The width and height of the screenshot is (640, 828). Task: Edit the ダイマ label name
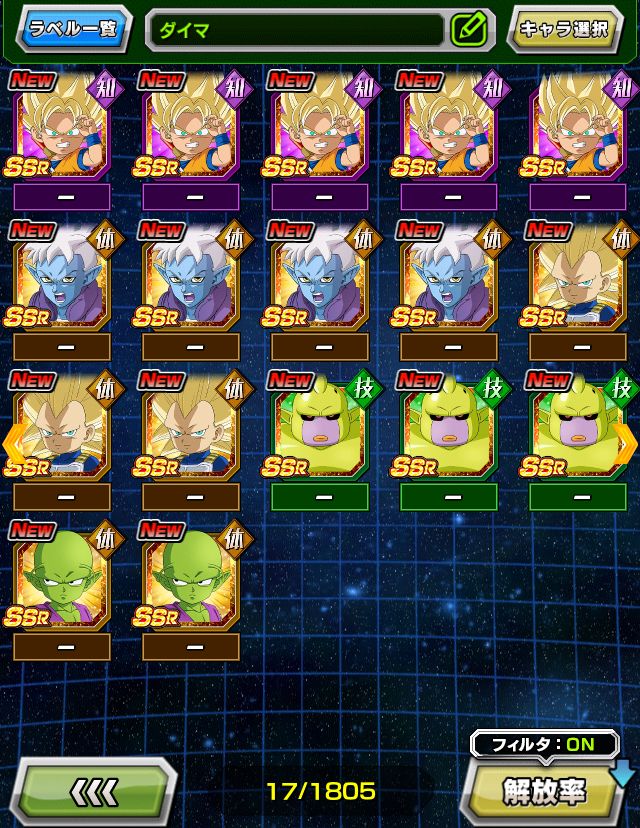(x=468, y=29)
